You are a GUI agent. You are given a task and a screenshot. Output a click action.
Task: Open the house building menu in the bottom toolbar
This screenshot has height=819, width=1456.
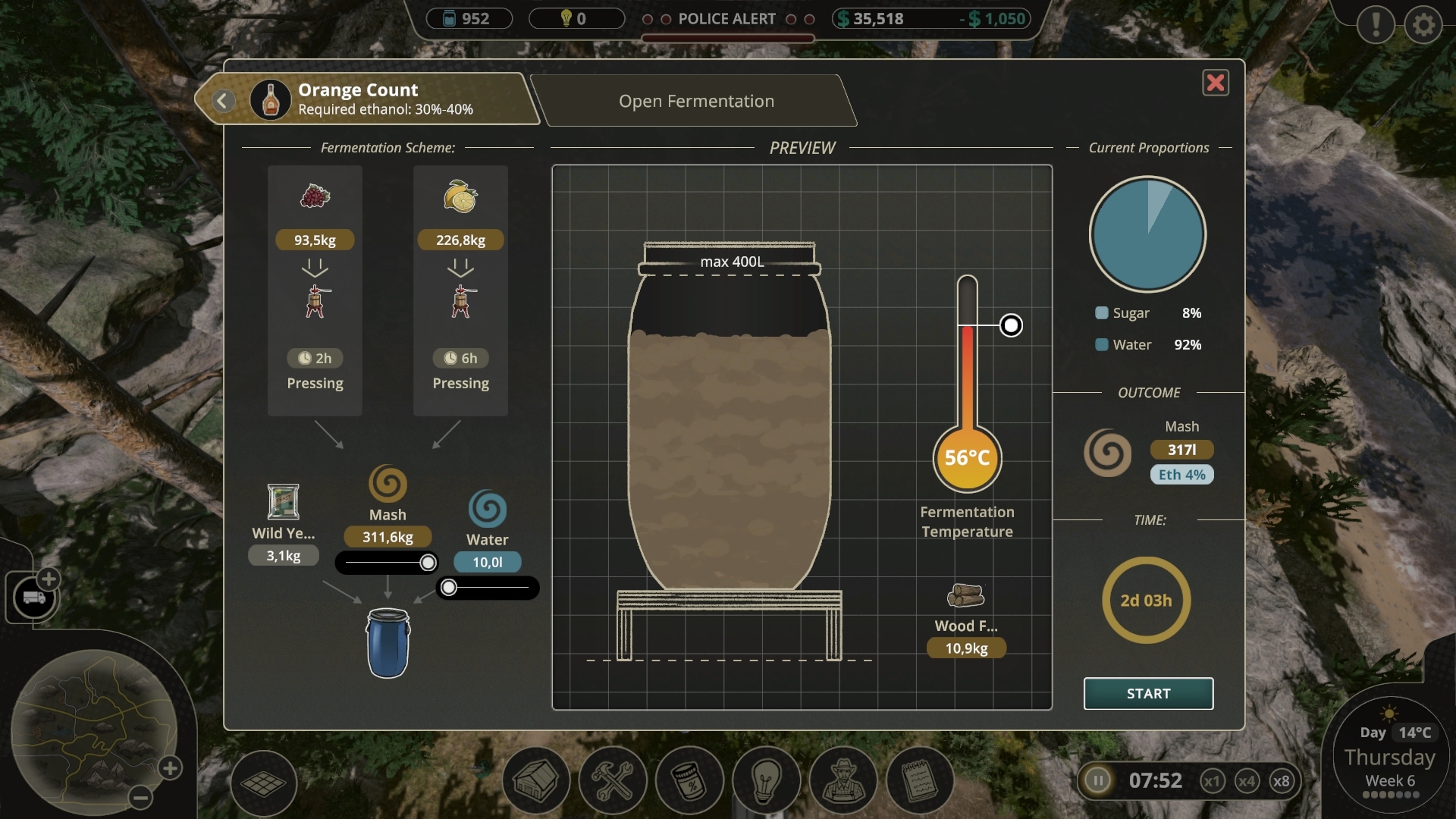point(535,780)
